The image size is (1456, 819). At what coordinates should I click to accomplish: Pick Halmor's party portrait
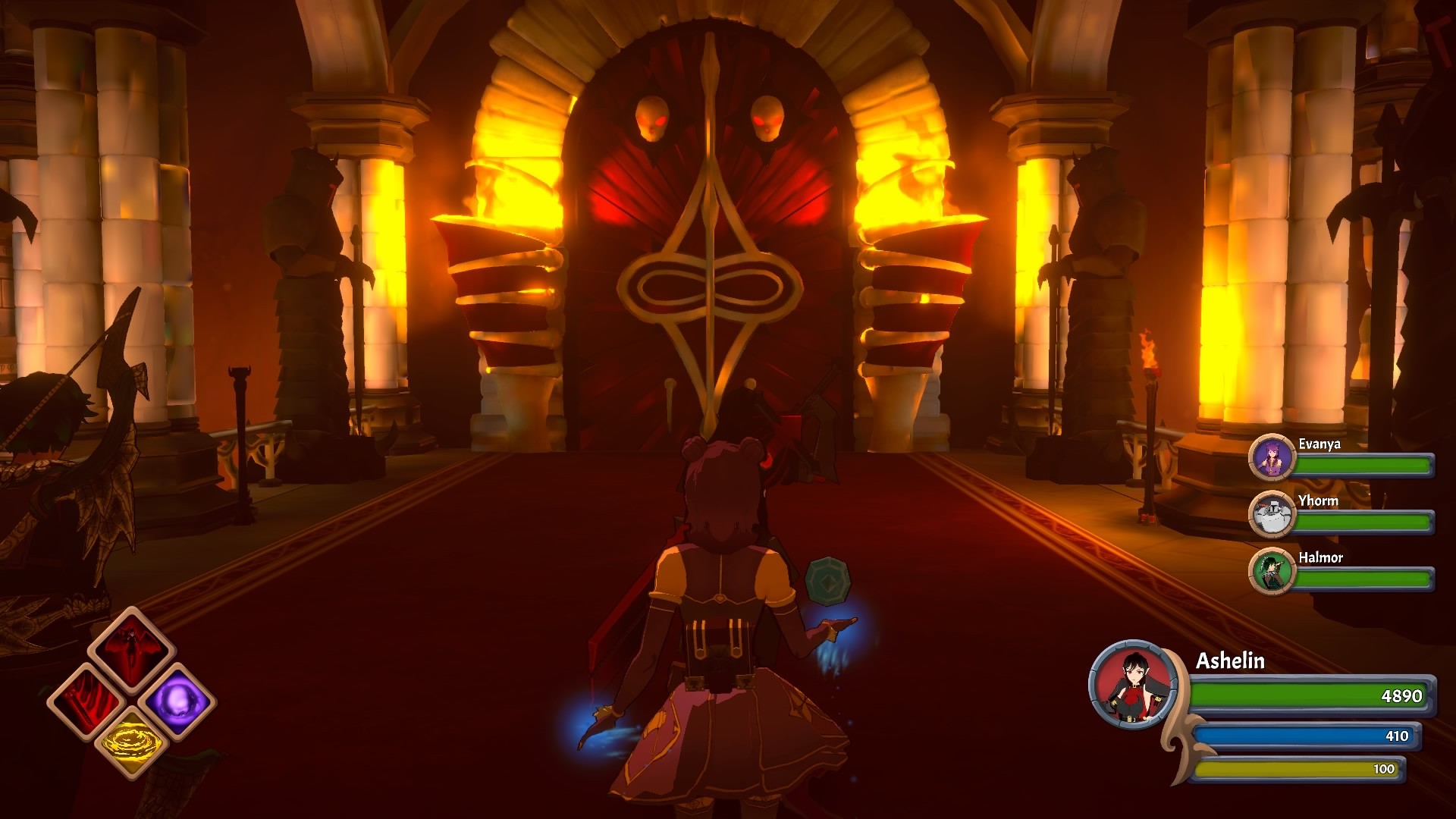[x=1271, y=571]
